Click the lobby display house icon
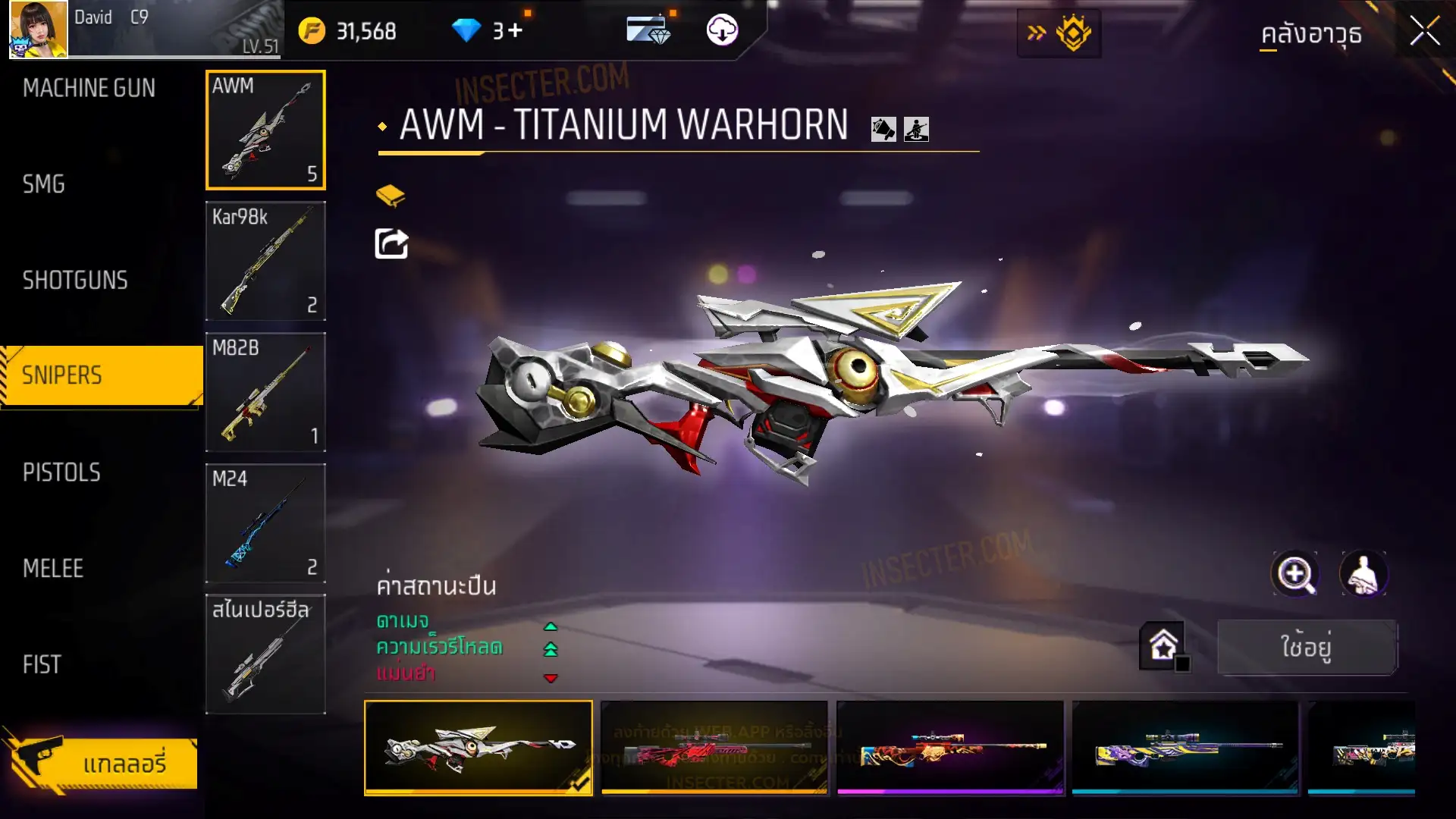 tap(1163, 646)
